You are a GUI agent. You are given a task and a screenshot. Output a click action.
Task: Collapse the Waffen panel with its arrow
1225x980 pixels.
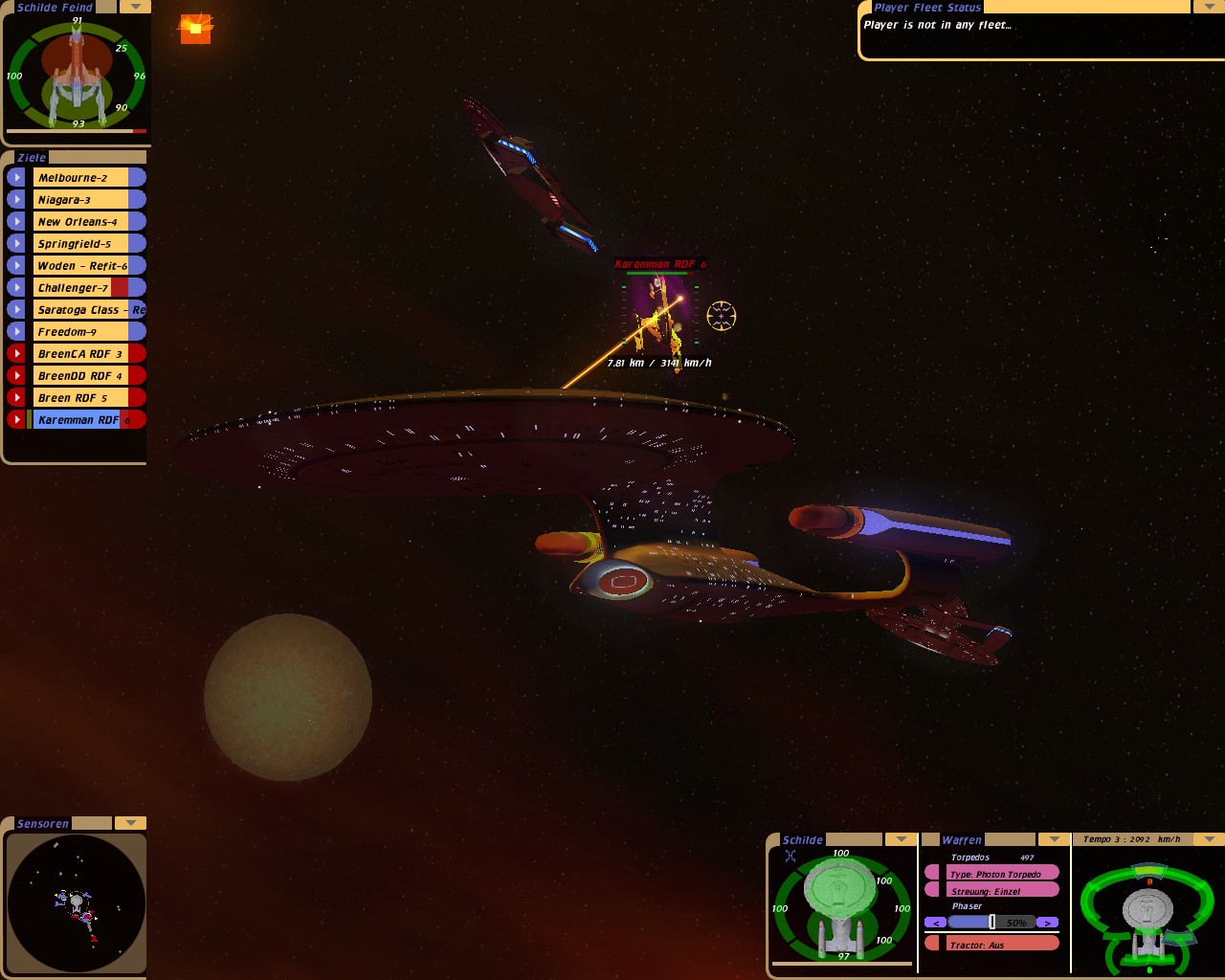(x=1054, y=839)
